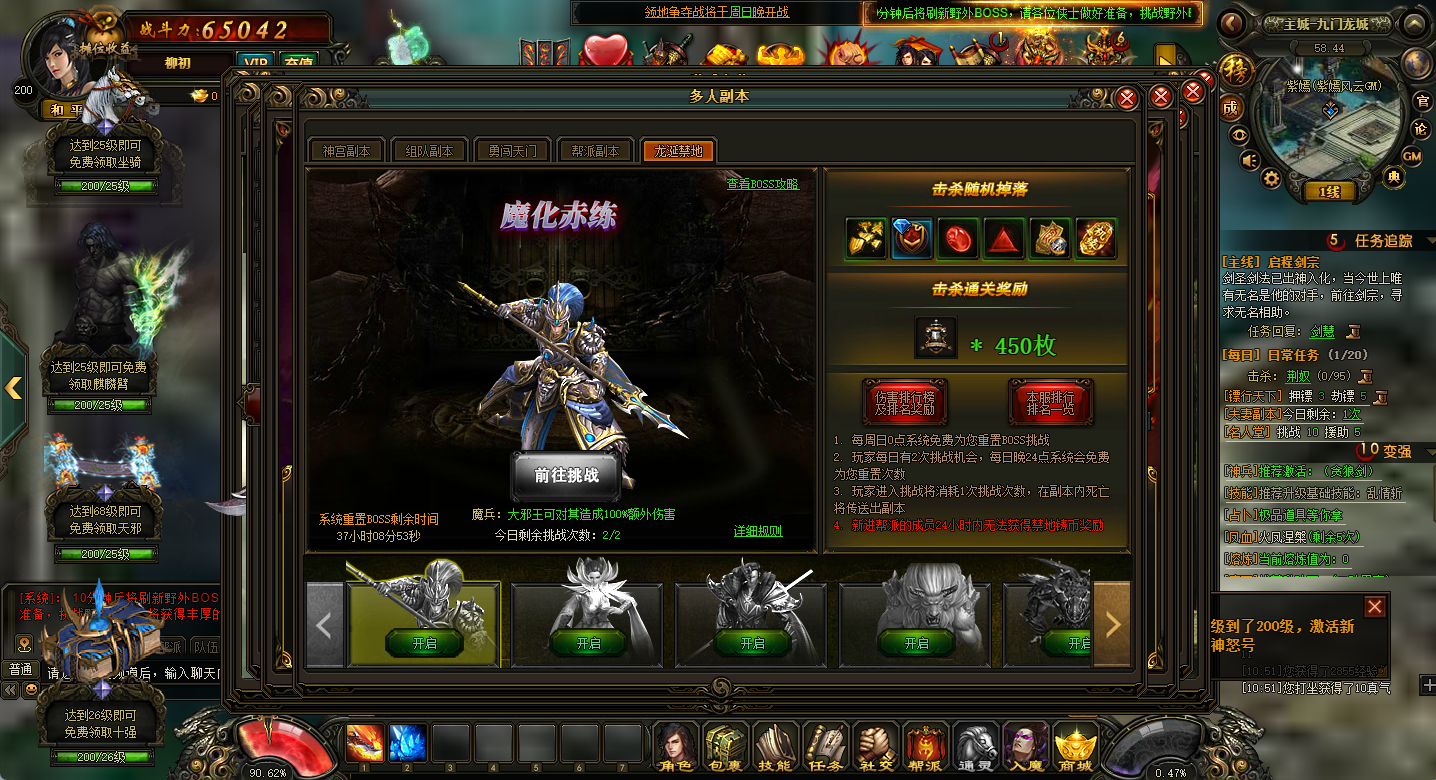Open the 技能 skills menu
The width and height of the screenshot is (1436, 780).
coord(776,746)
